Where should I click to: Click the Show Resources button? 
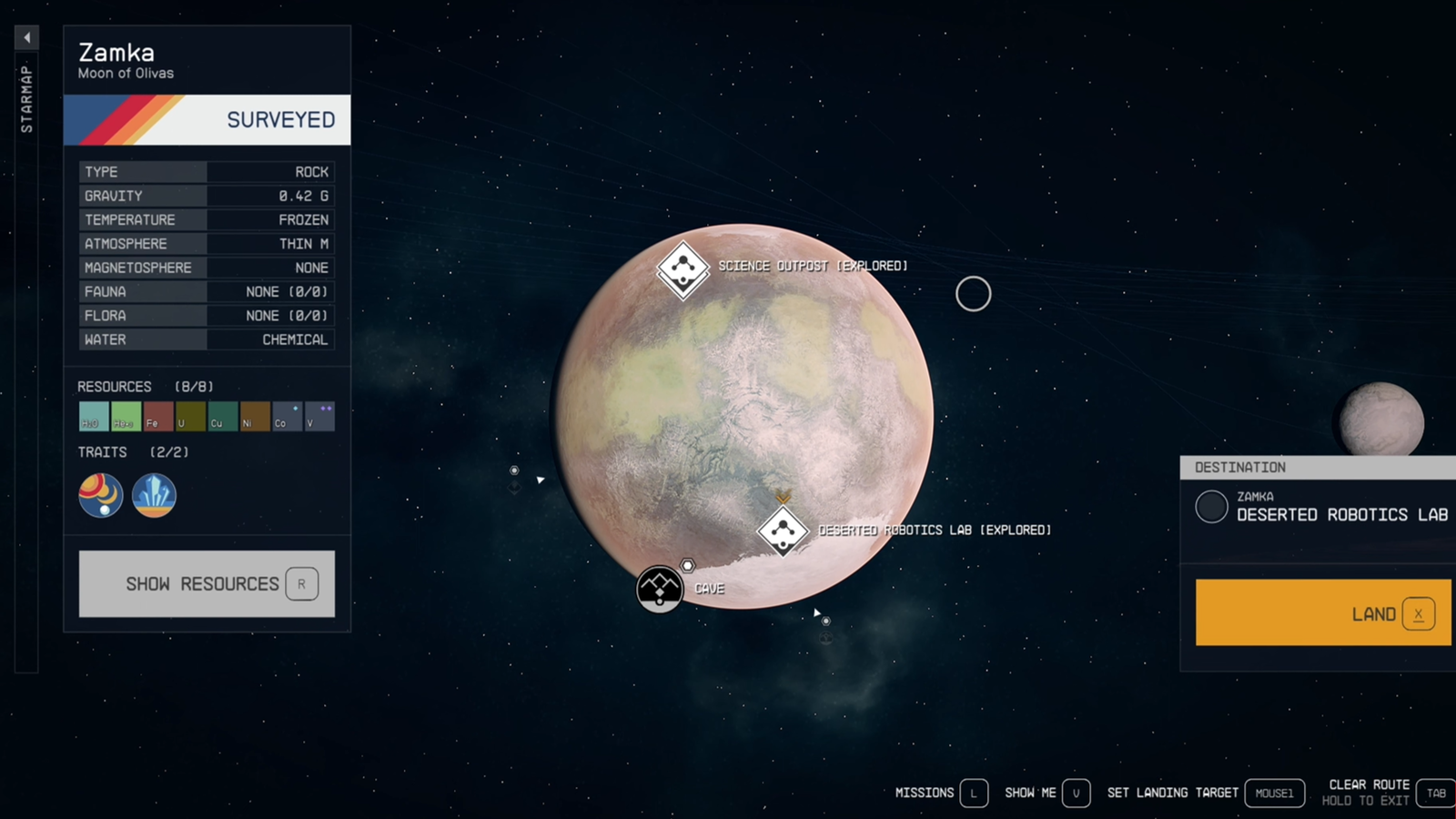coord(207,583)
